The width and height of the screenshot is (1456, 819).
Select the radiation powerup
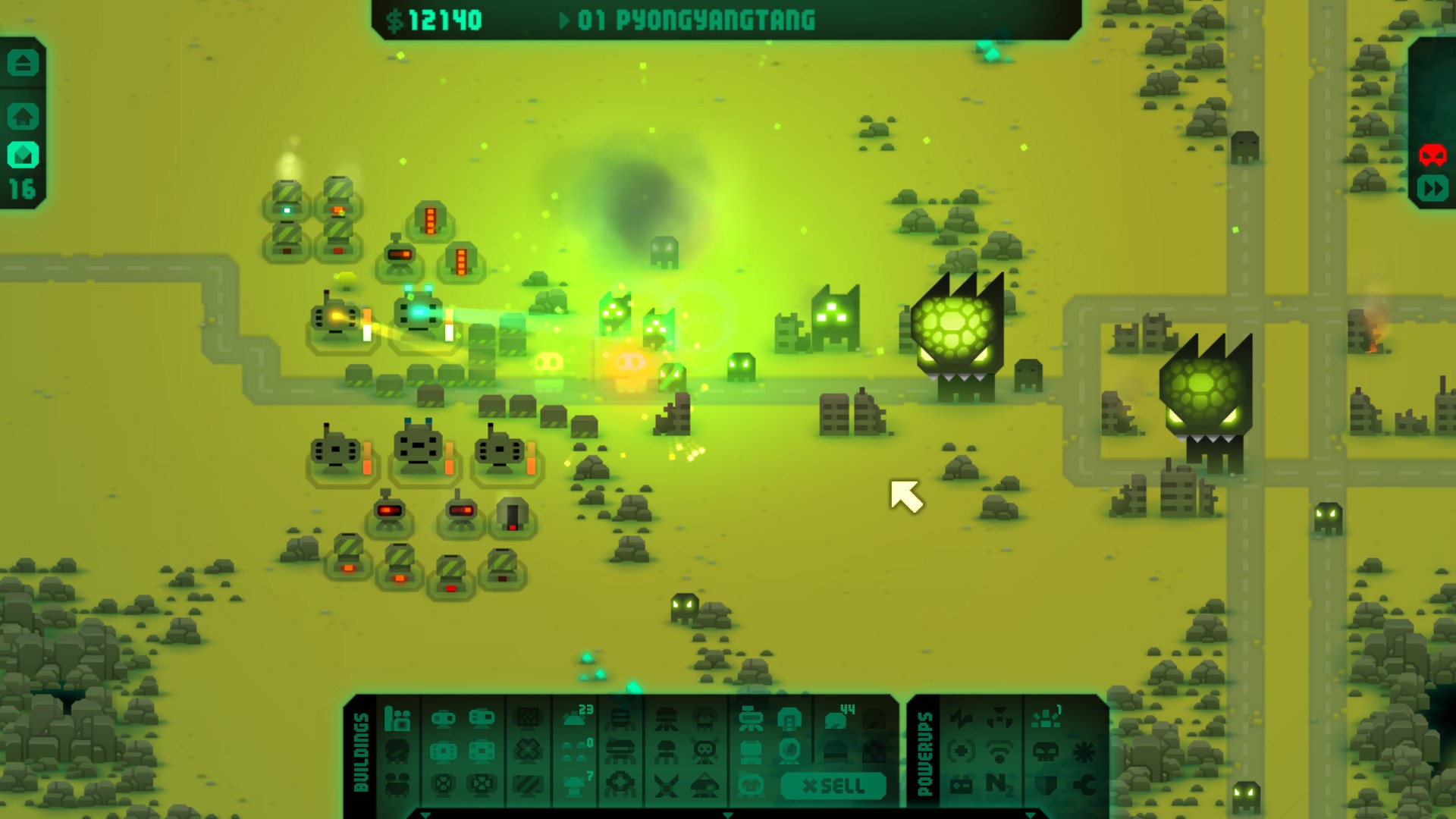coord(999,719)
